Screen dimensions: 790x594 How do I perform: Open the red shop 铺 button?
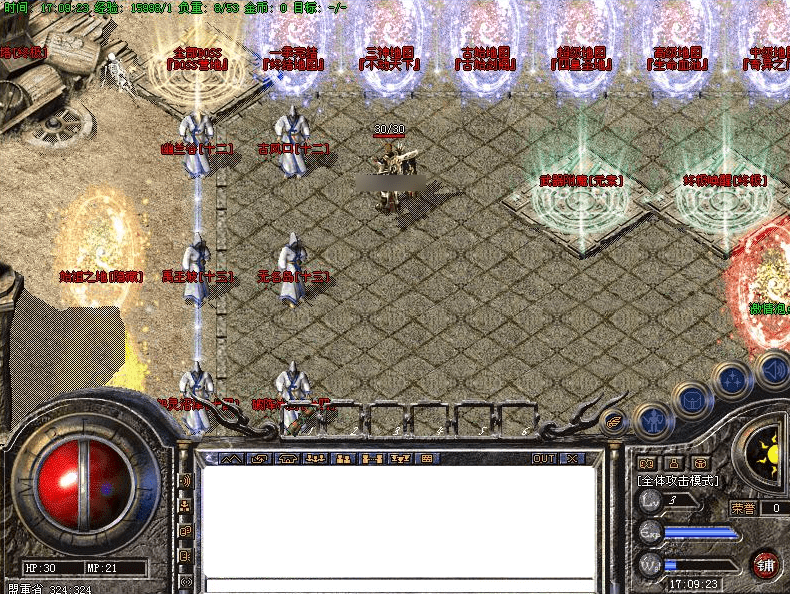[x=765, y=563]
